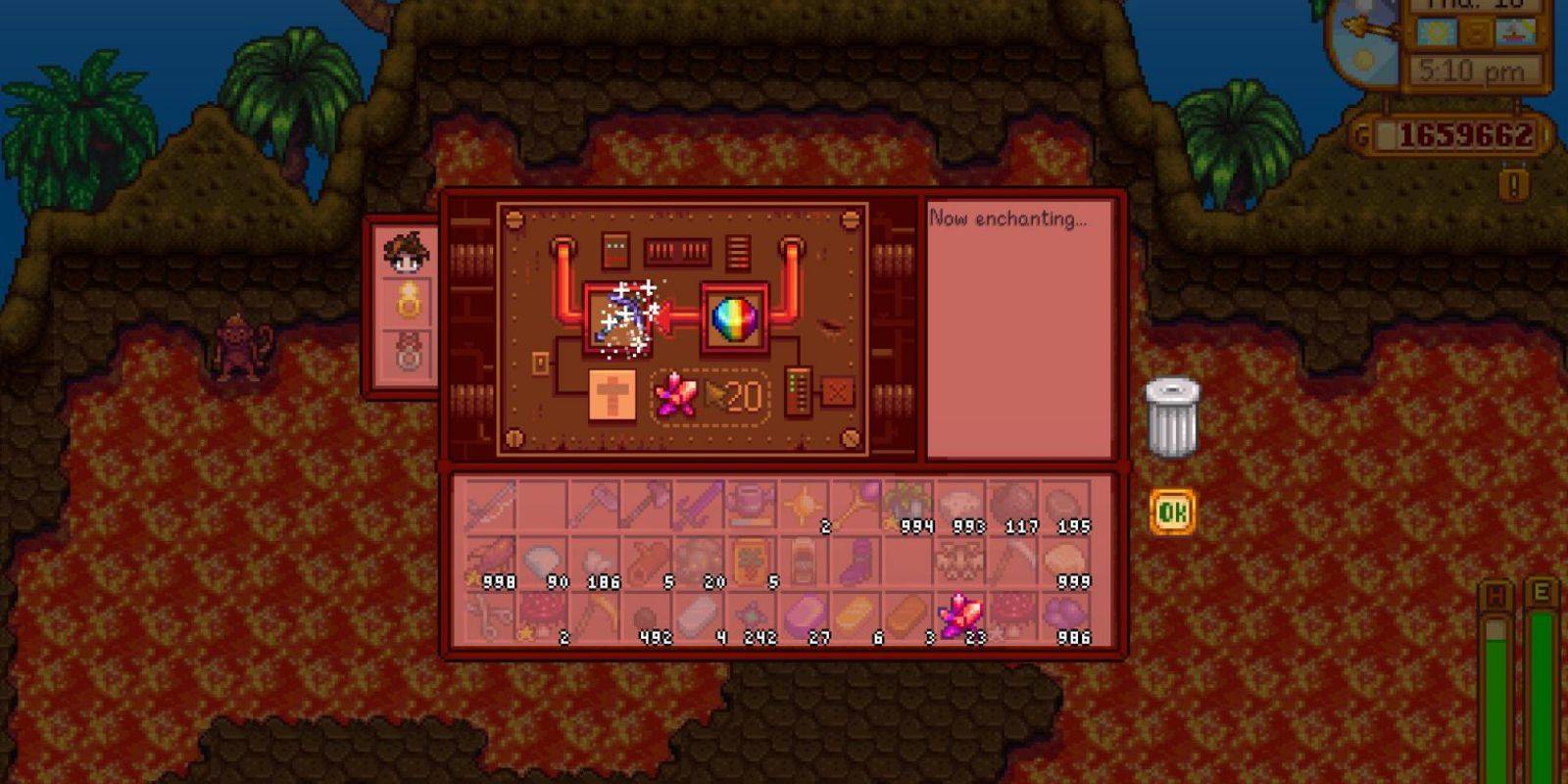Screen dimensions: 1568x784
Task: Select the gold ring equipment slot
Action: point(408,302)
